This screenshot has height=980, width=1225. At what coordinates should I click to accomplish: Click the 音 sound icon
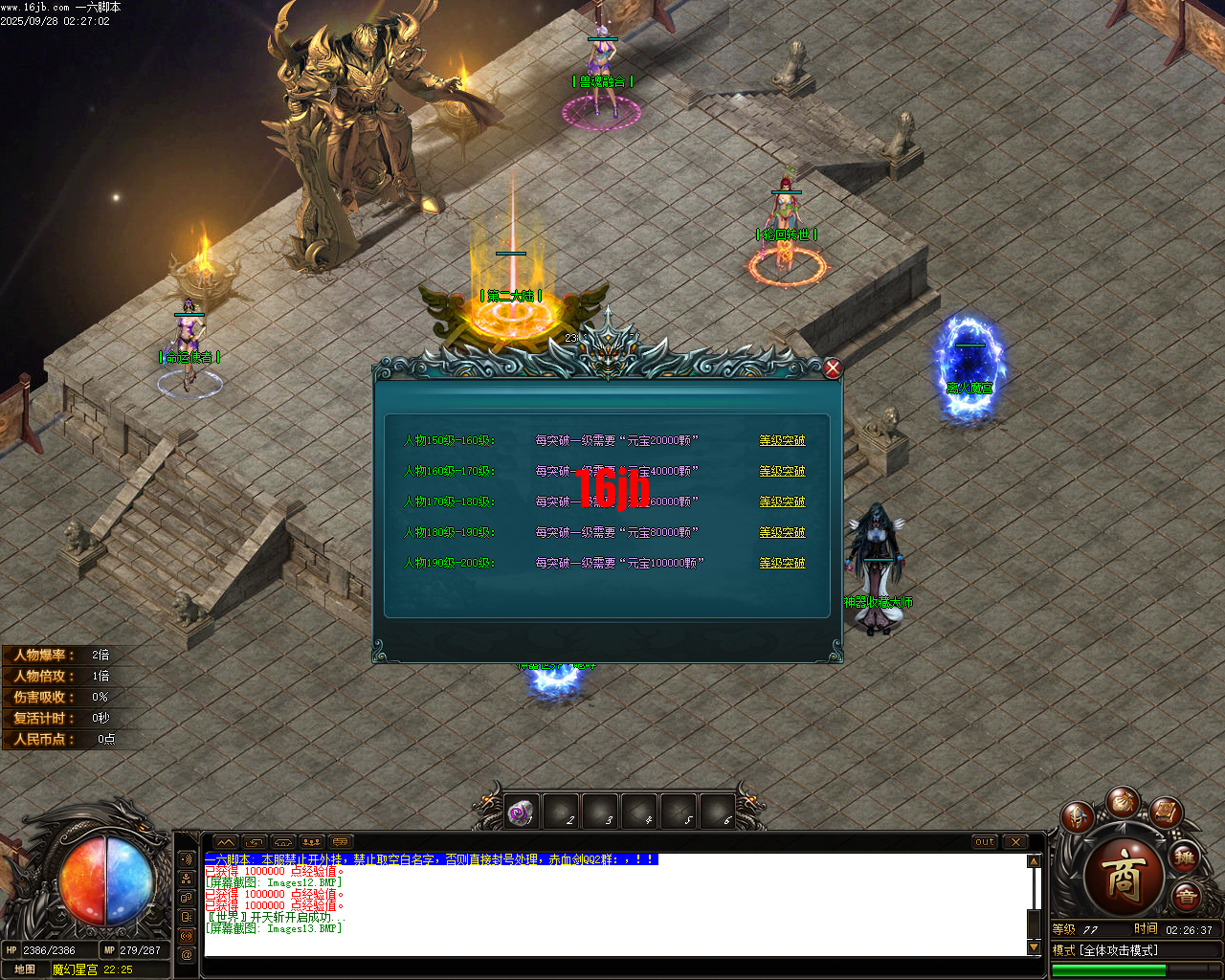pyautogui.click(x=1186, y=894)
